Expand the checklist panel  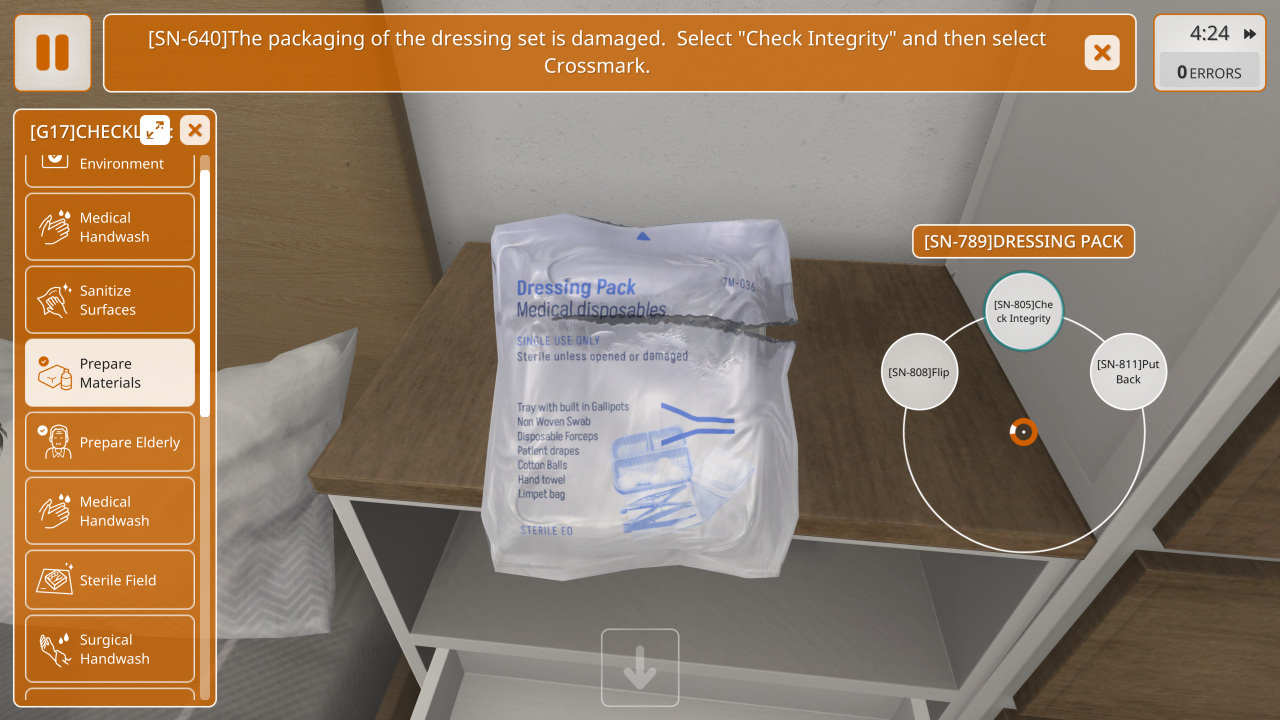[155, 130]
